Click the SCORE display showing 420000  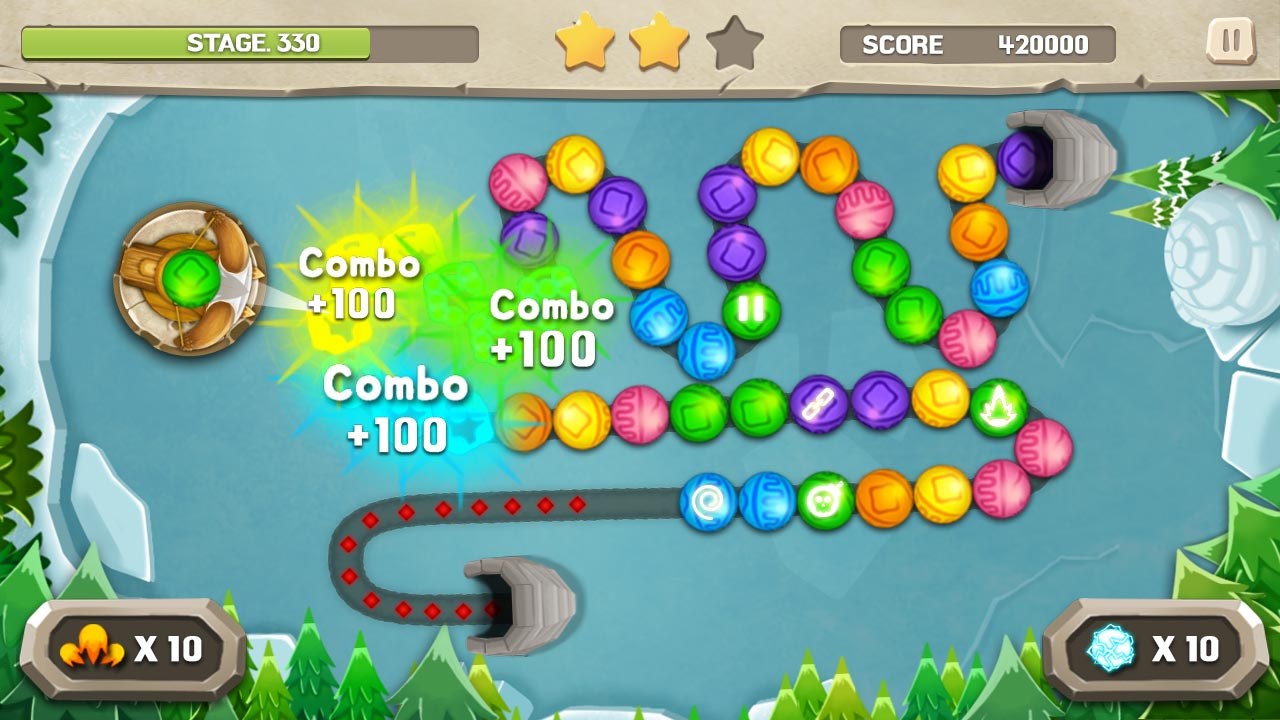tap(977, 44)
